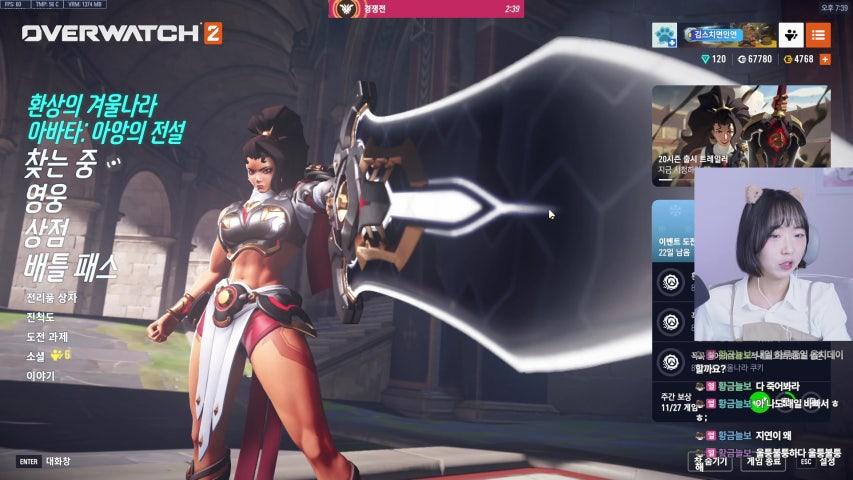The width and height of the screenshot is (853, 480).
Task: Open 전리품 상자 (Loot Boxes)
Action: tap(51, 297)
